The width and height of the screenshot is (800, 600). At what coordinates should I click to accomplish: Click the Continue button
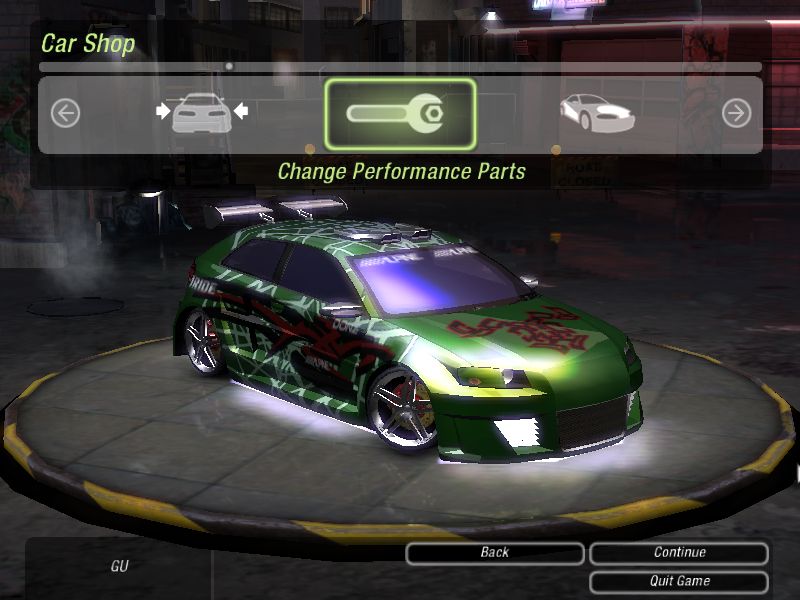click(679, 553)
